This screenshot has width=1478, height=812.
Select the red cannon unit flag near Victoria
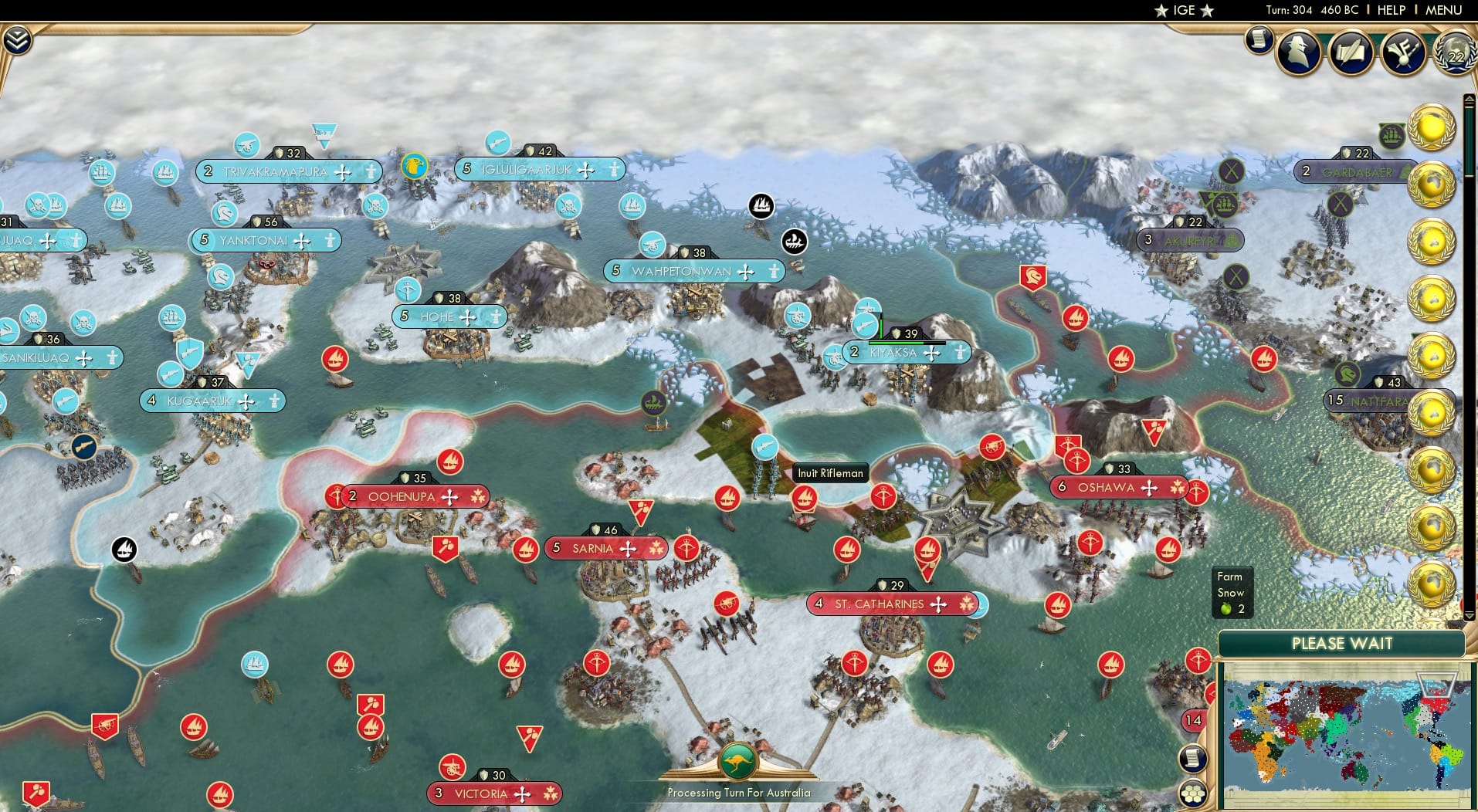[x=453, y=768]
